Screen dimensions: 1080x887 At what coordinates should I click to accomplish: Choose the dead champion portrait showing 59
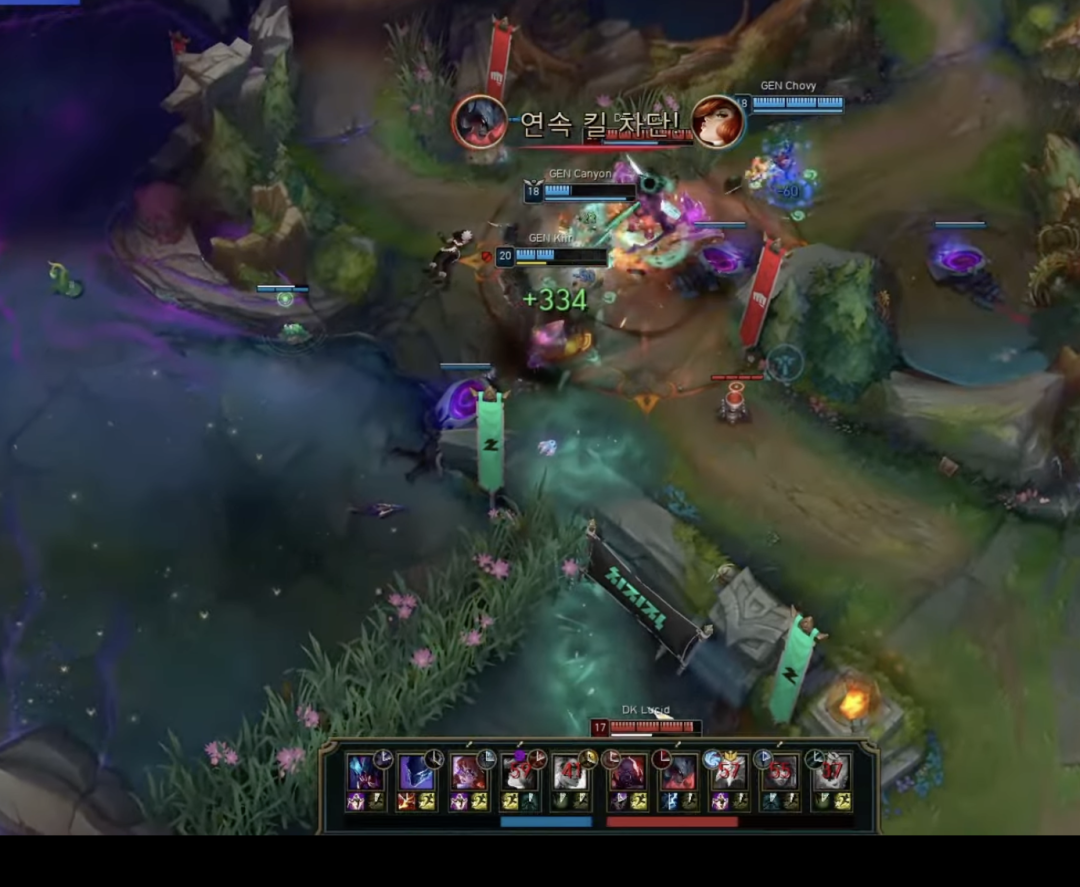(520, 772)
